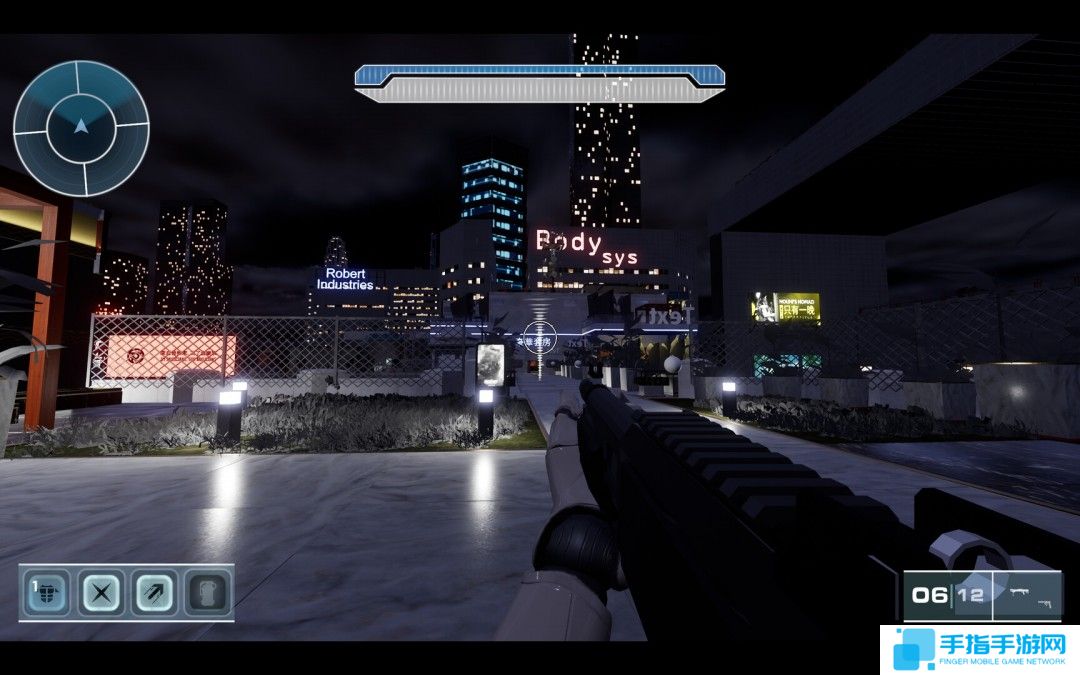Activate the body armor ability icon

click(x=46, y=593)
